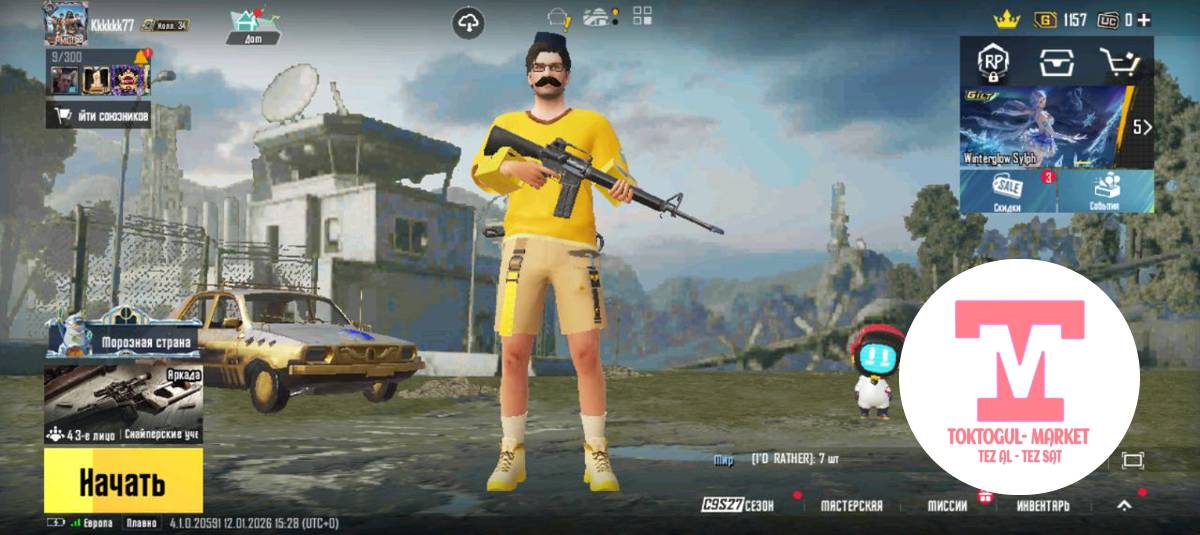
Task: Open the События events button
Action: coord(1105,191)
